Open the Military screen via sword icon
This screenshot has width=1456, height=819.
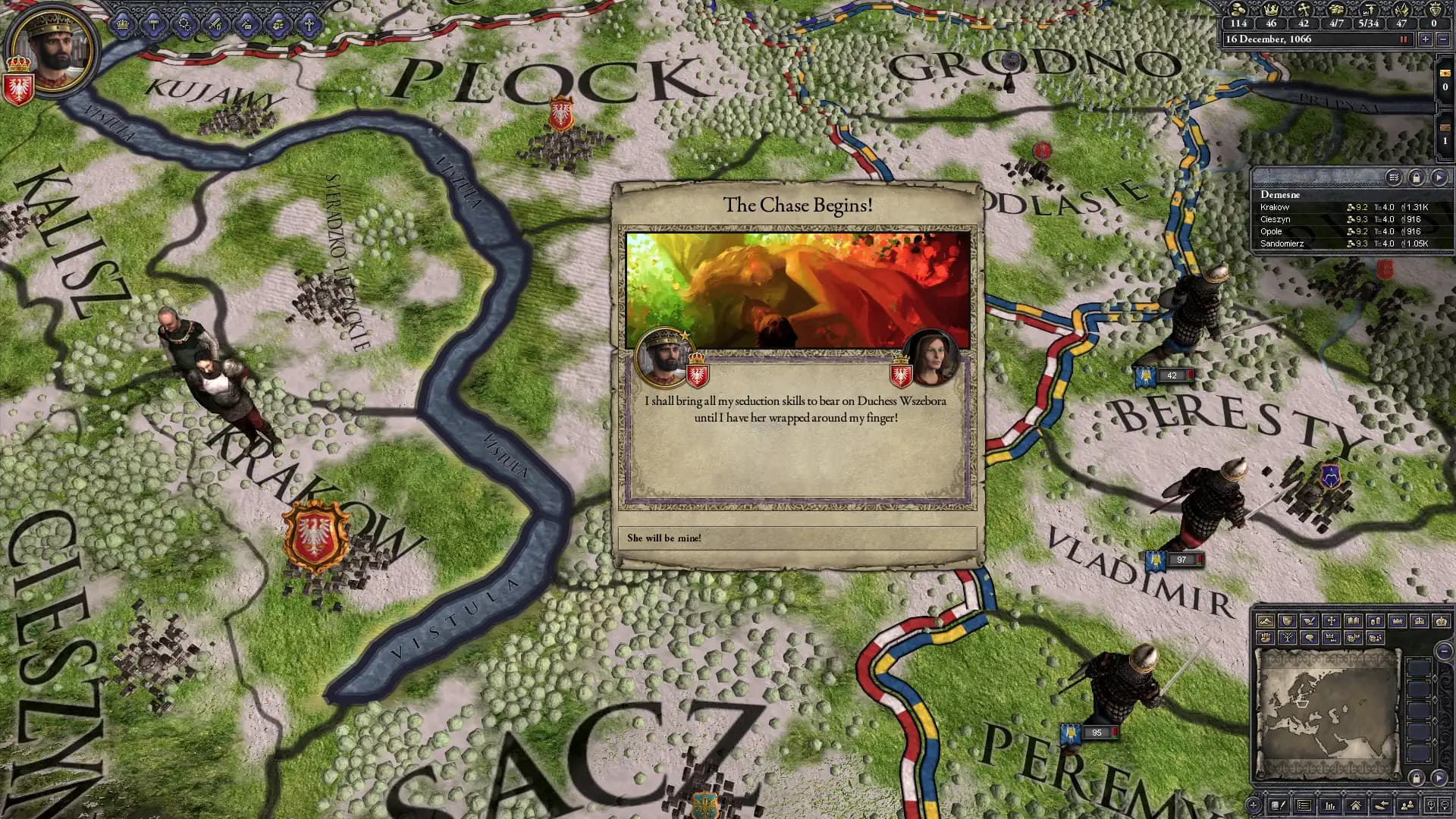215,23
